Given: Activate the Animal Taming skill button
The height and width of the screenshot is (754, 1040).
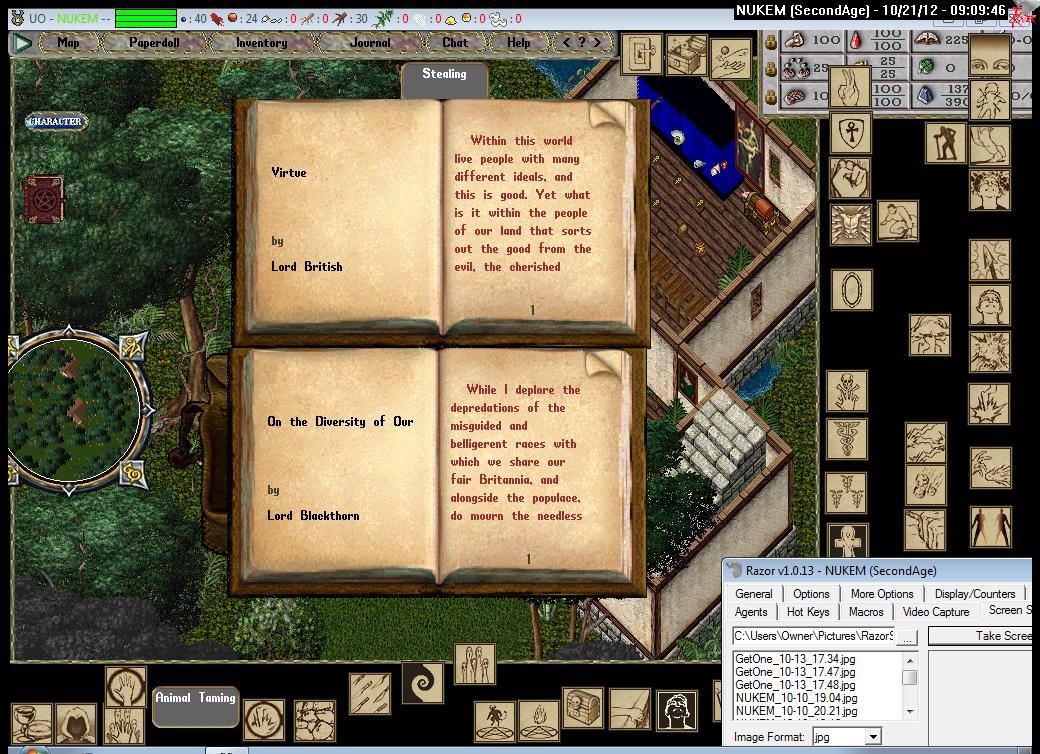Looking at the screenshot, I should click(195, 699).
